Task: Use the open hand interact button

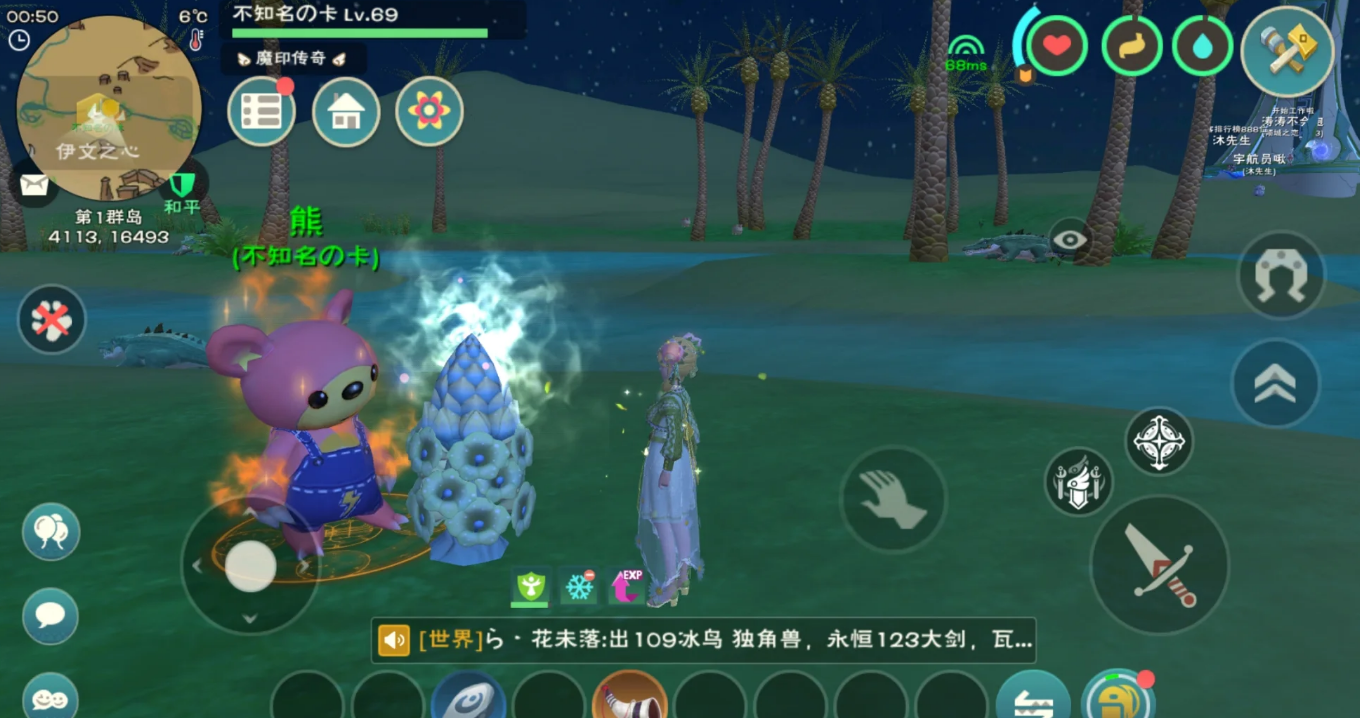Action: click(893, 499)
